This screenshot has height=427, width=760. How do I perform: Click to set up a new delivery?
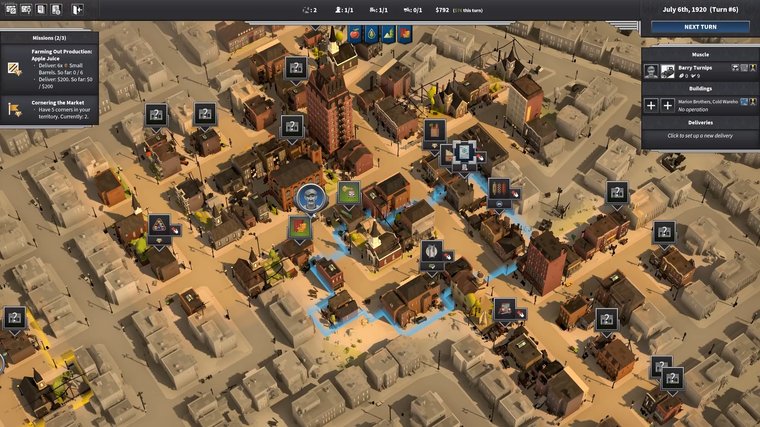699,135
